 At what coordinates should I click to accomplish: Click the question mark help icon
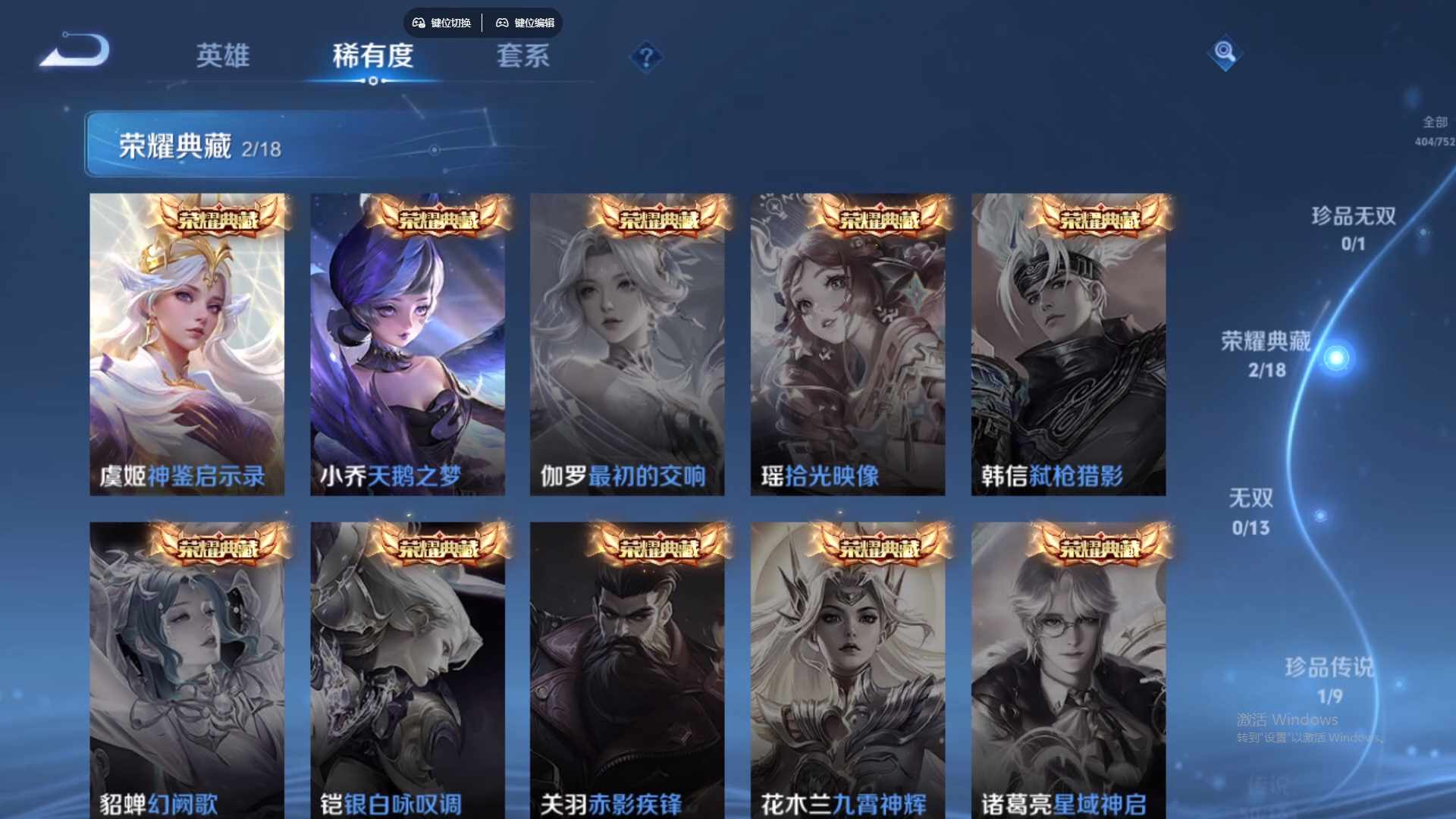[645, 58]
